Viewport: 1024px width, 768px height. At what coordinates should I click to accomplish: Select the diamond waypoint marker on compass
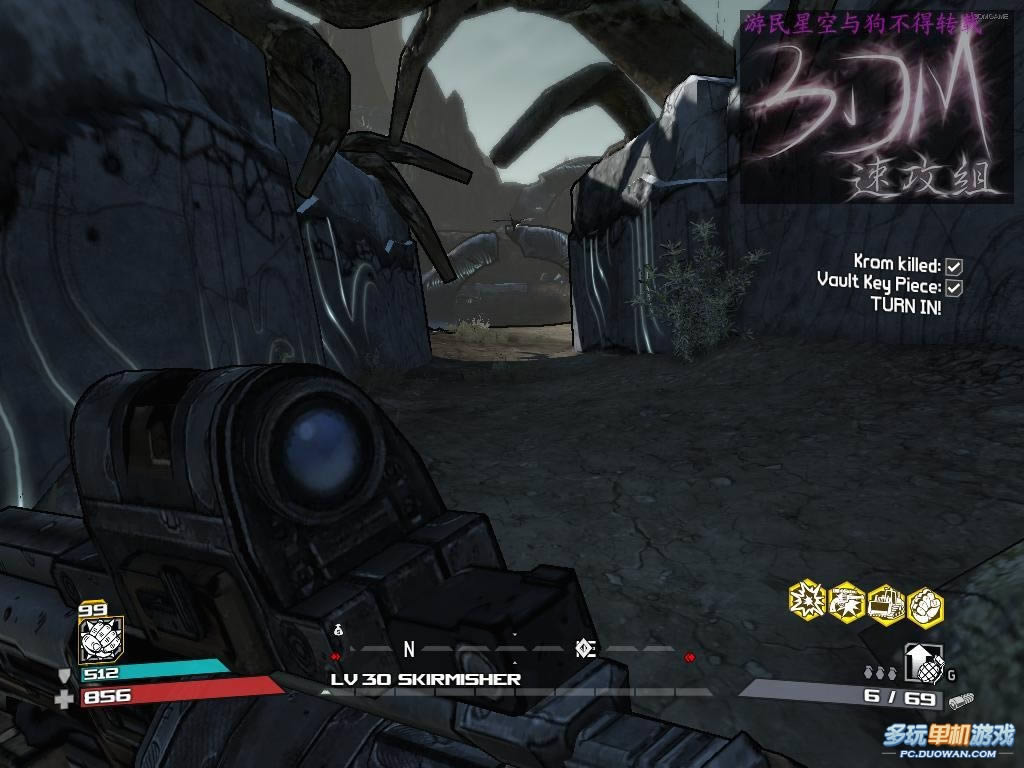pyautogui.click(x=586, y=649)
